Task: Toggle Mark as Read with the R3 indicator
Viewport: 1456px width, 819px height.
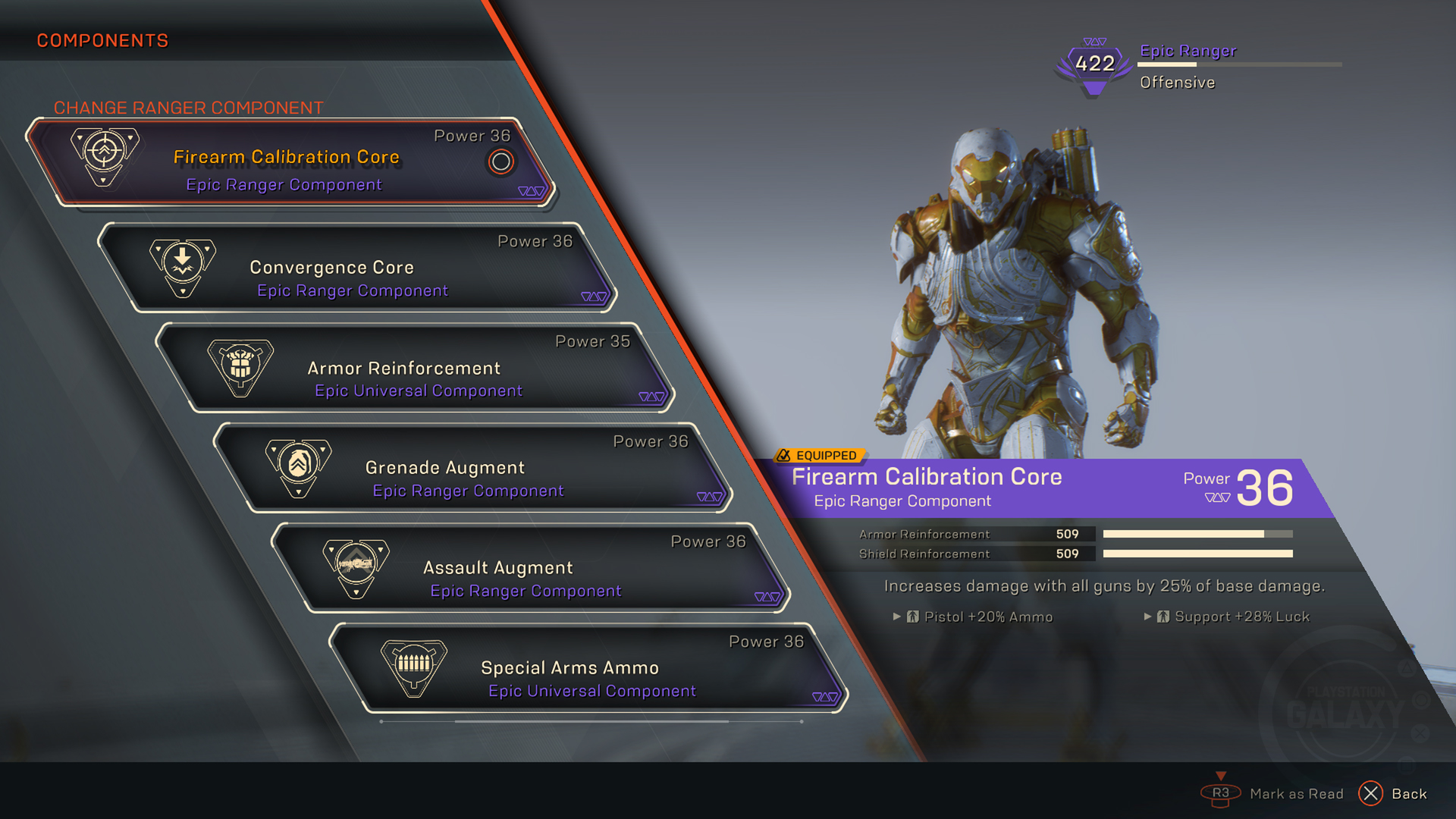Action: (1222, 793)
